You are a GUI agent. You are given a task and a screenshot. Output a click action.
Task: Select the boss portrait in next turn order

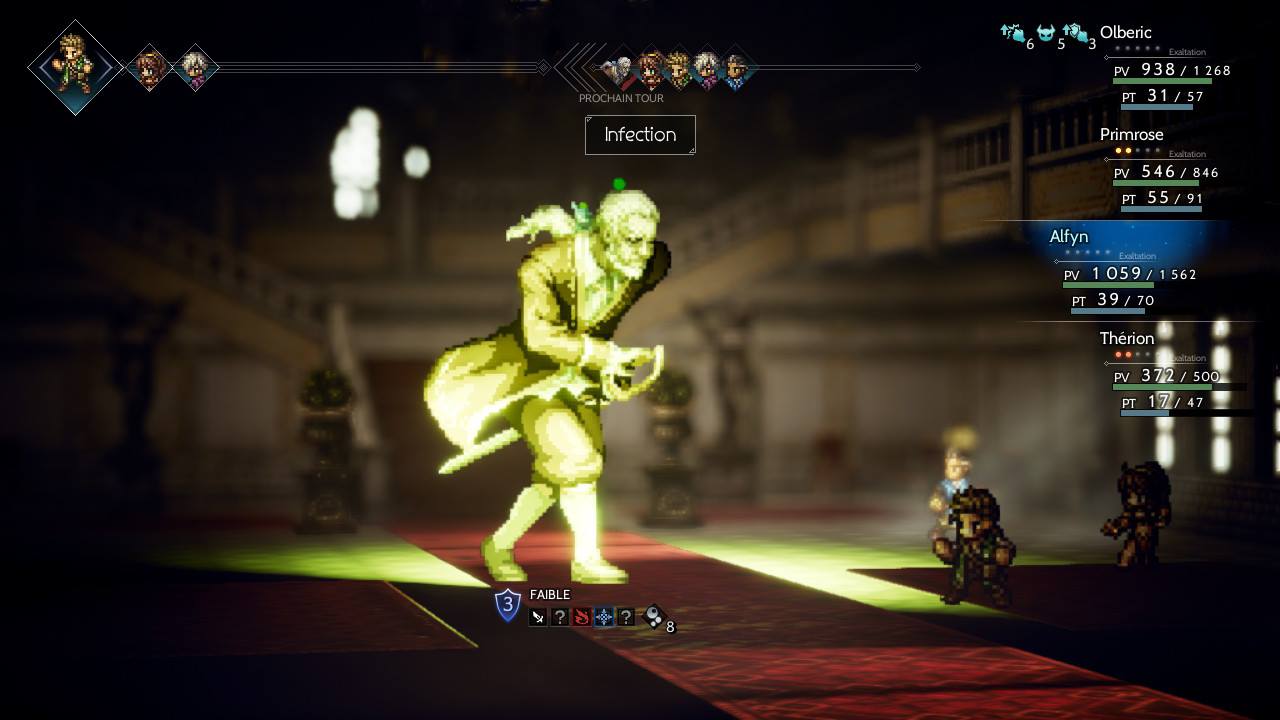619,69
